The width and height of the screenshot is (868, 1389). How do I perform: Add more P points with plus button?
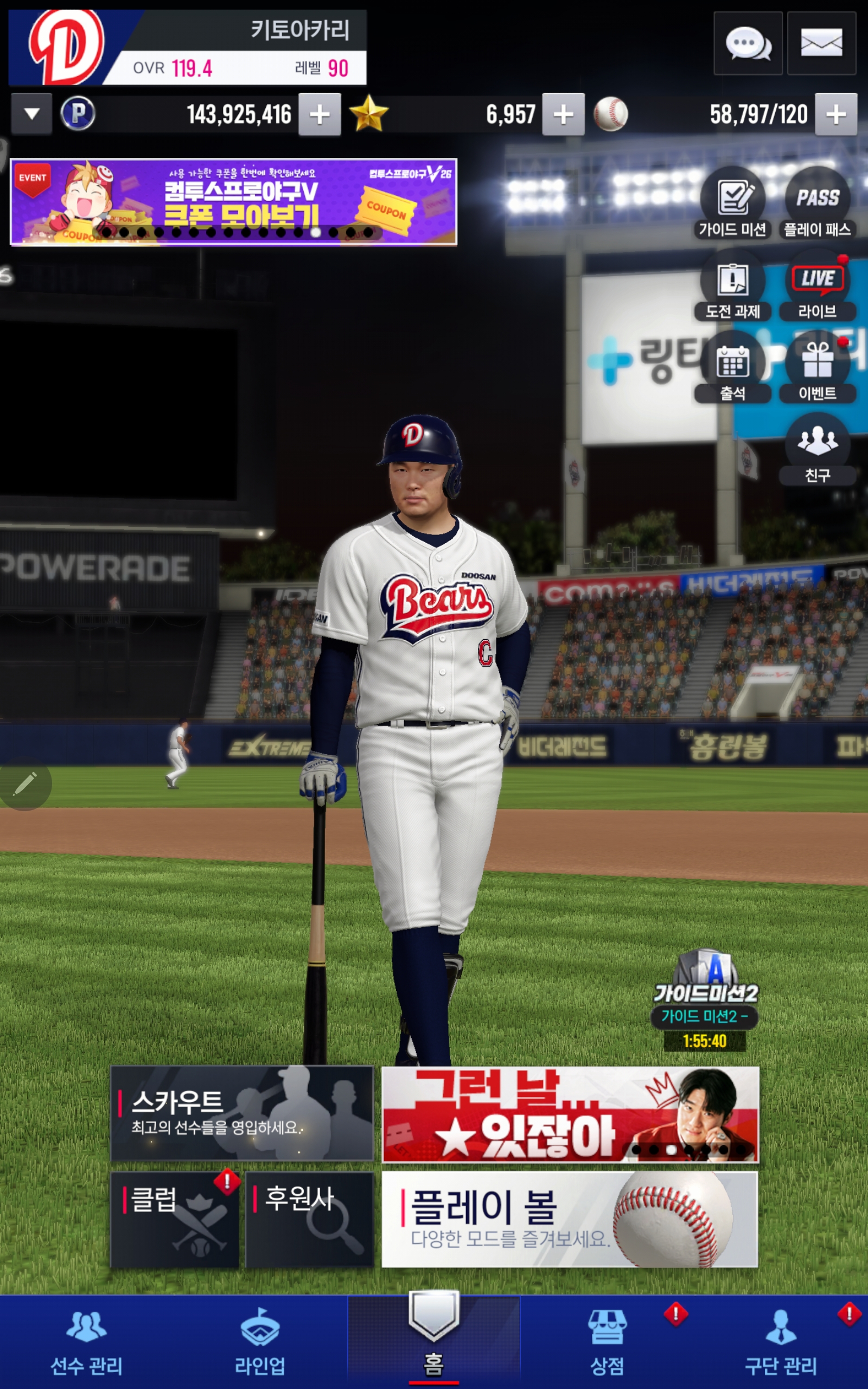tap(319, 114)
